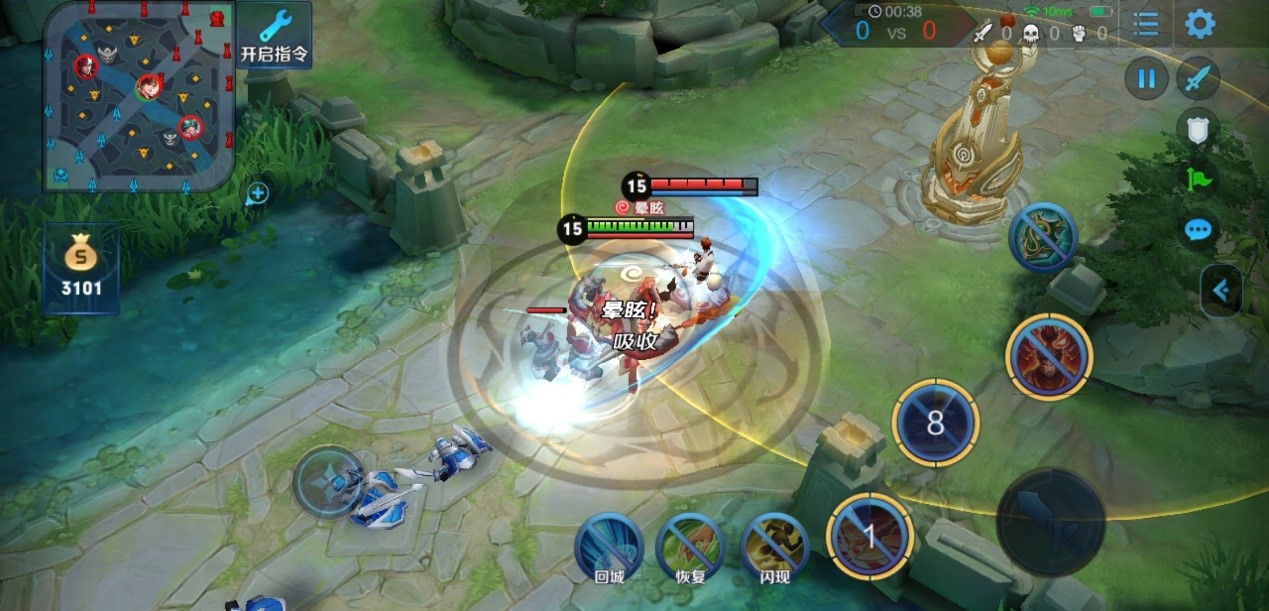Viewport: 1269px width, 611px height.
Task: Use the 恢复 restore ability
Action: click(x=690, y=545)
